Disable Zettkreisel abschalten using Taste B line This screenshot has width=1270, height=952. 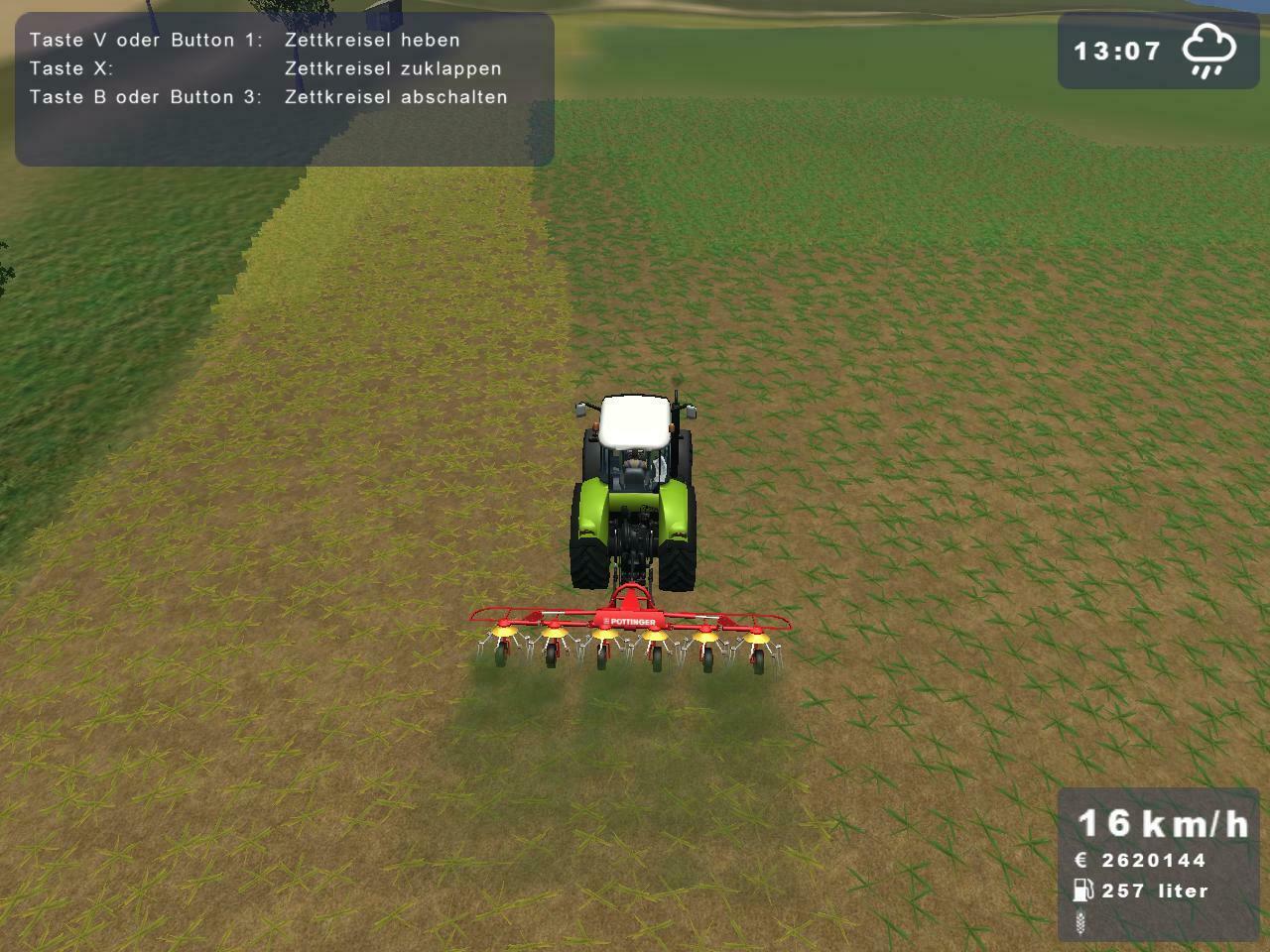click(268, 97)
